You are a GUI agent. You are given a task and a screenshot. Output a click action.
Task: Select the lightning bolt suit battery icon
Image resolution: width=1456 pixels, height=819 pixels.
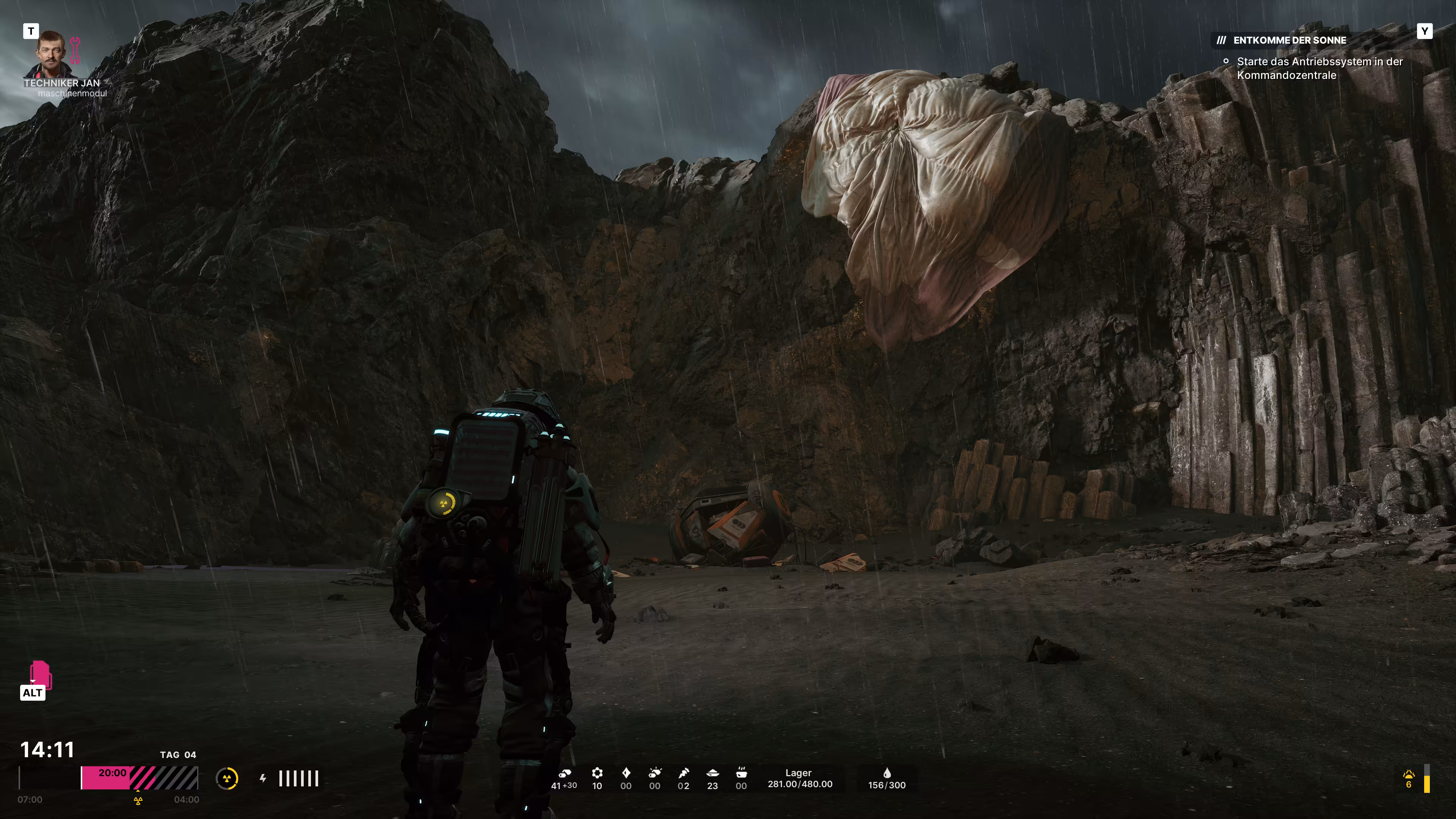point(263,778)
